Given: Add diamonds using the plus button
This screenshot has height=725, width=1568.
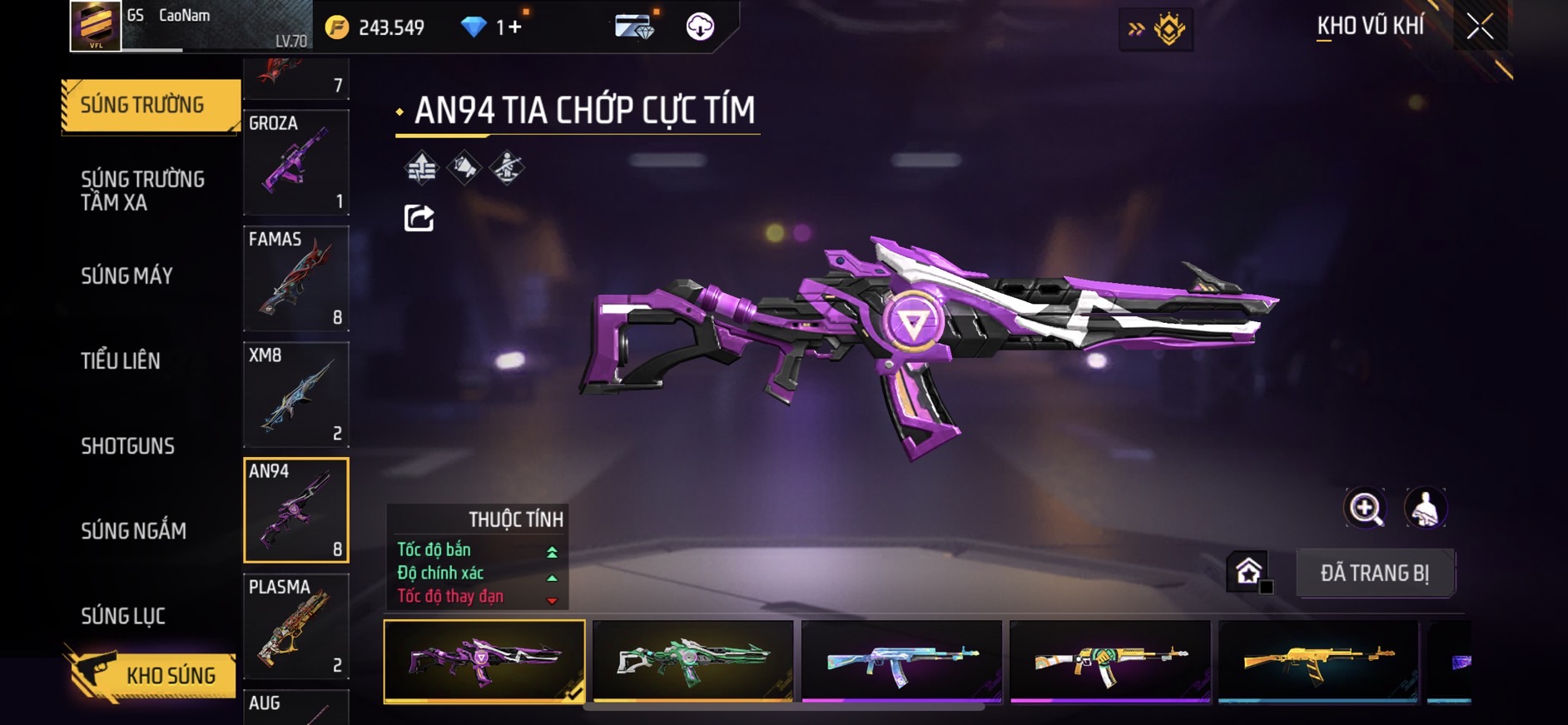Looking at the screenshot, I should pos(514,27).
